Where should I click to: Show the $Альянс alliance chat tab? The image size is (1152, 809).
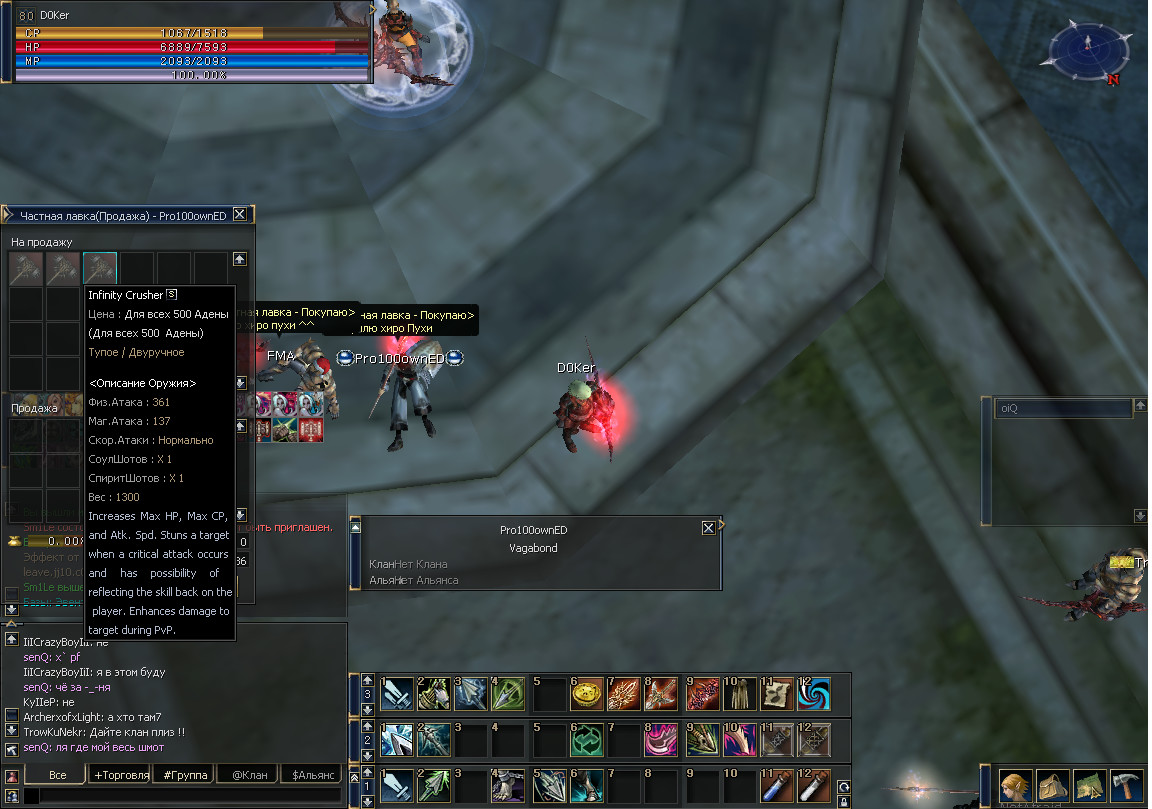tap(311, 775)
